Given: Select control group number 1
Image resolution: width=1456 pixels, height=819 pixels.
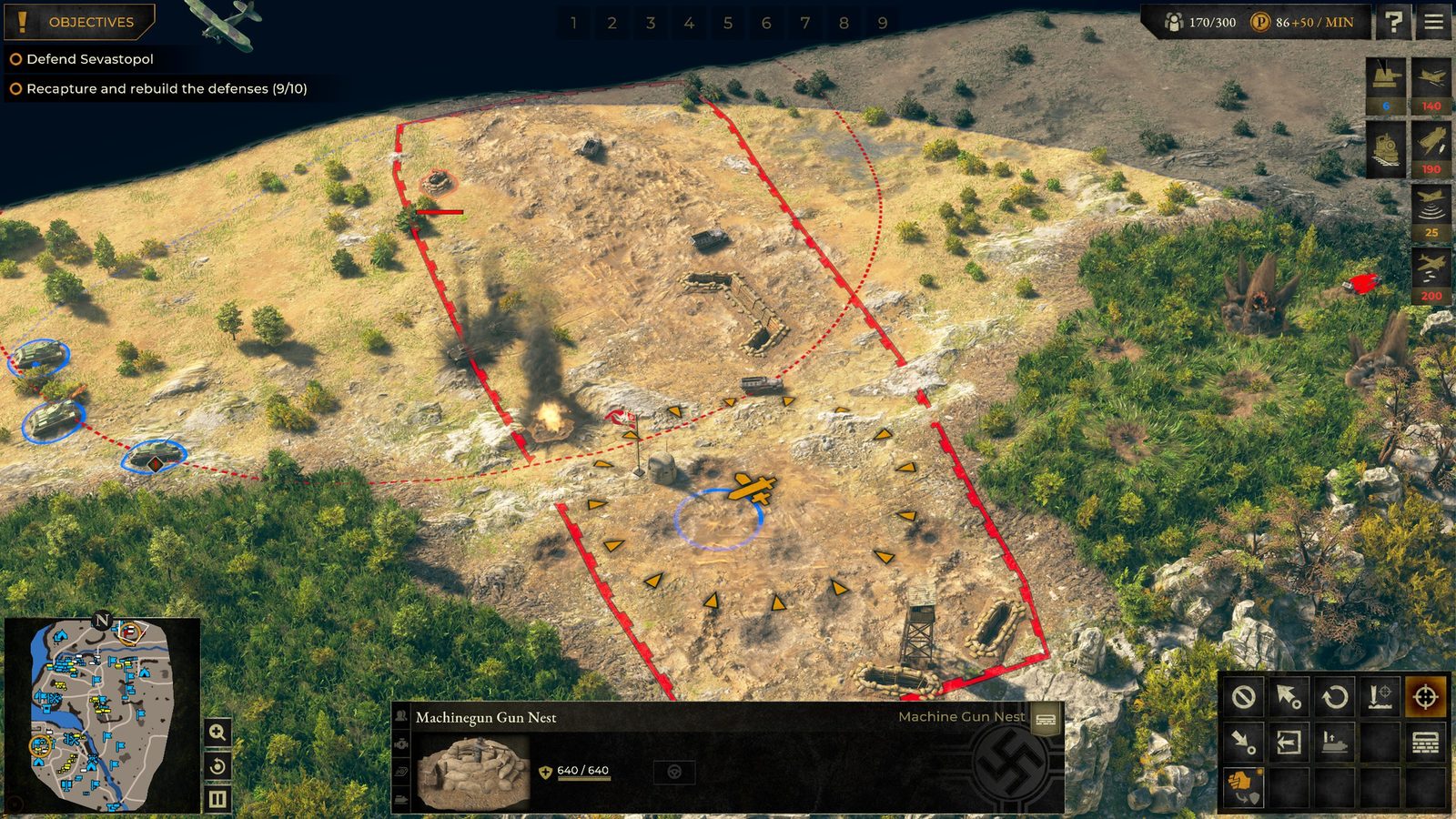Looking at the screenshot, I should [x=572, y=25].
